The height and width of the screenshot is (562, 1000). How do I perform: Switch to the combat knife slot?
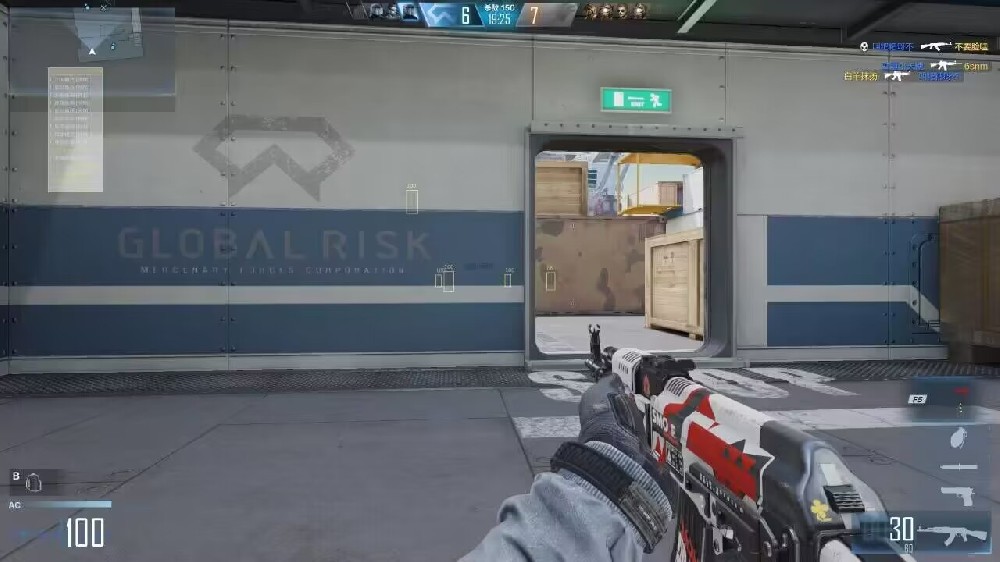[x=958, y=467]
